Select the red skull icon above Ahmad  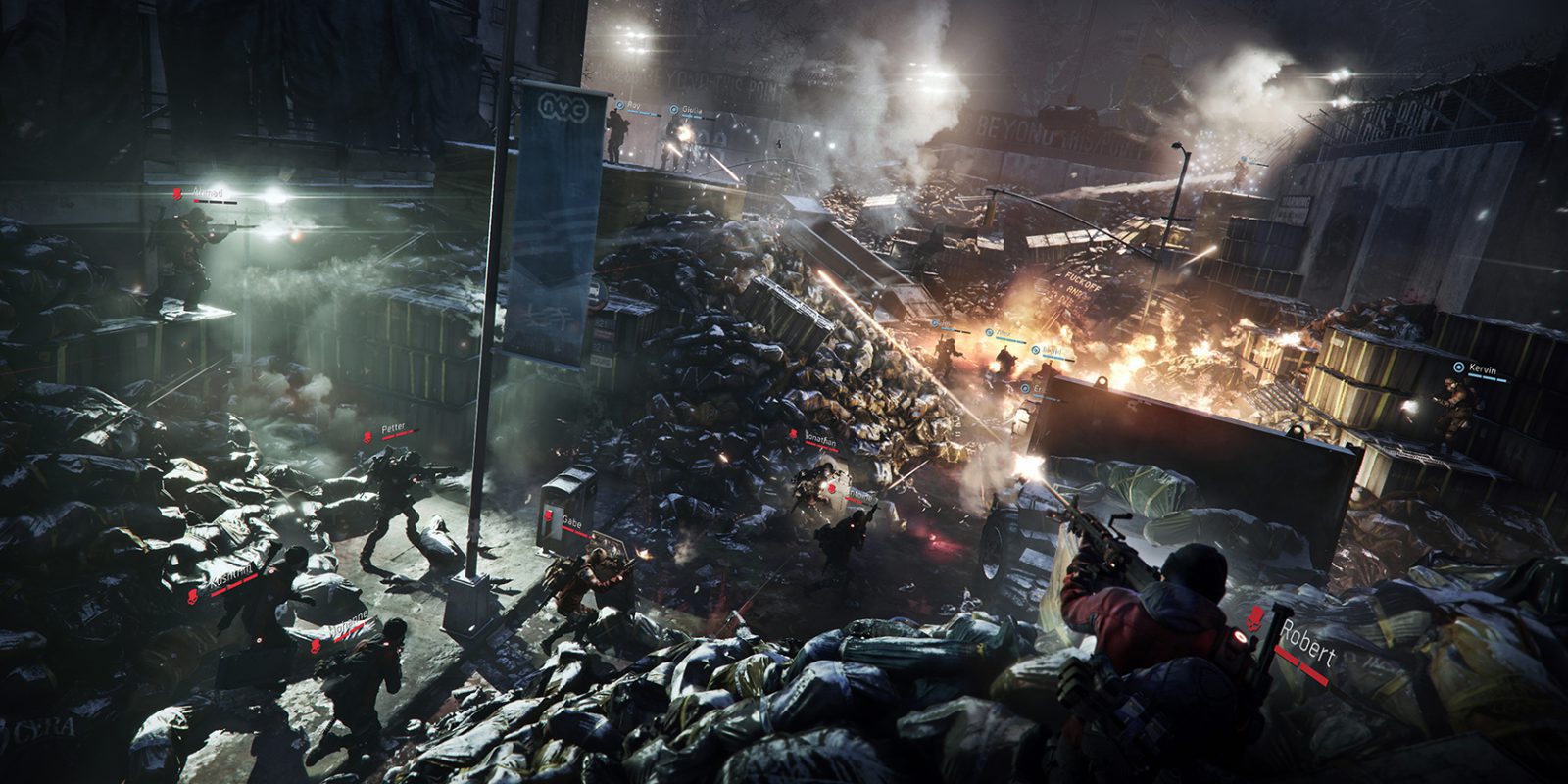point(176,194)
